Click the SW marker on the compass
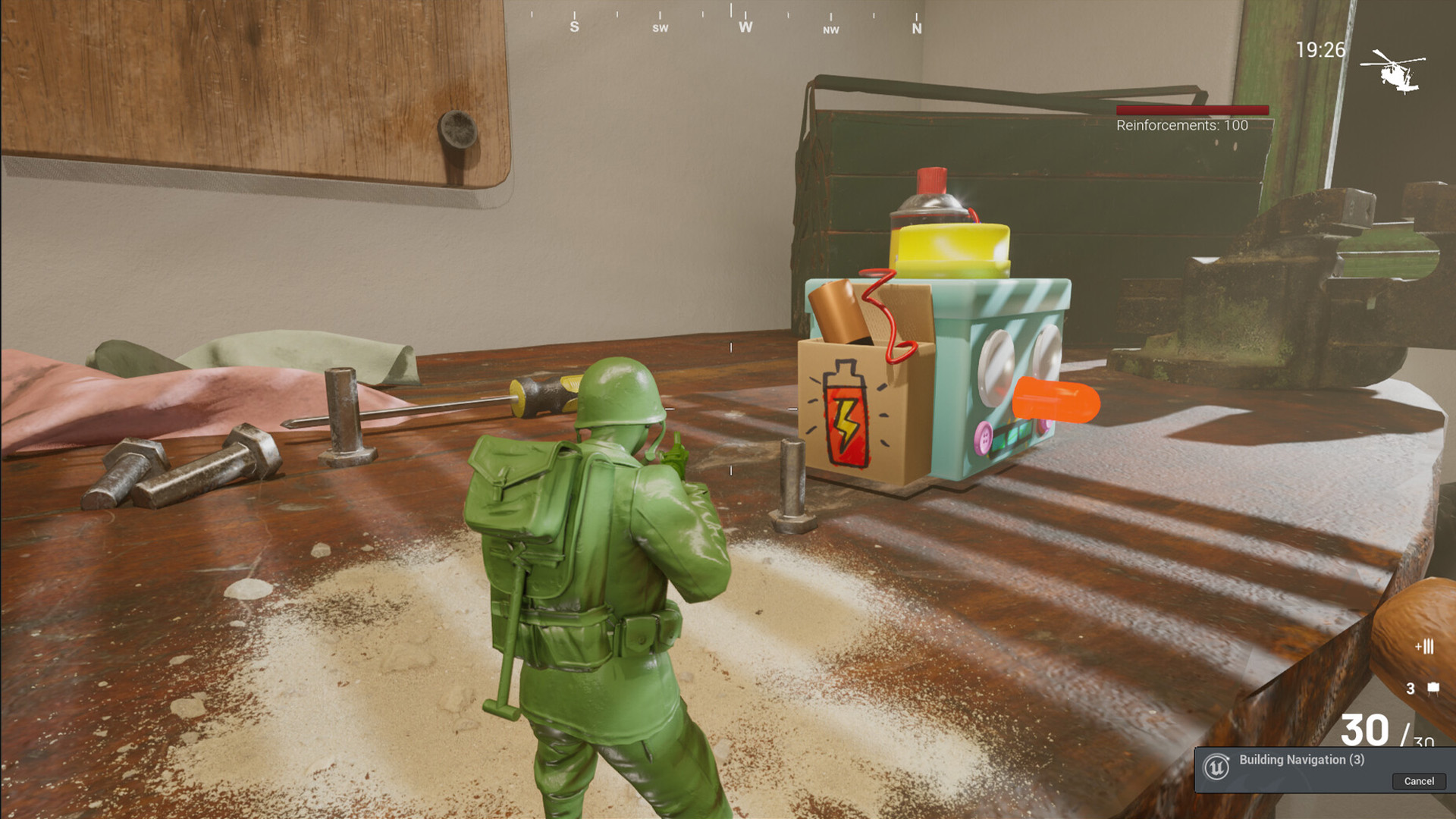1456x819 pixels. pos(661,27)
